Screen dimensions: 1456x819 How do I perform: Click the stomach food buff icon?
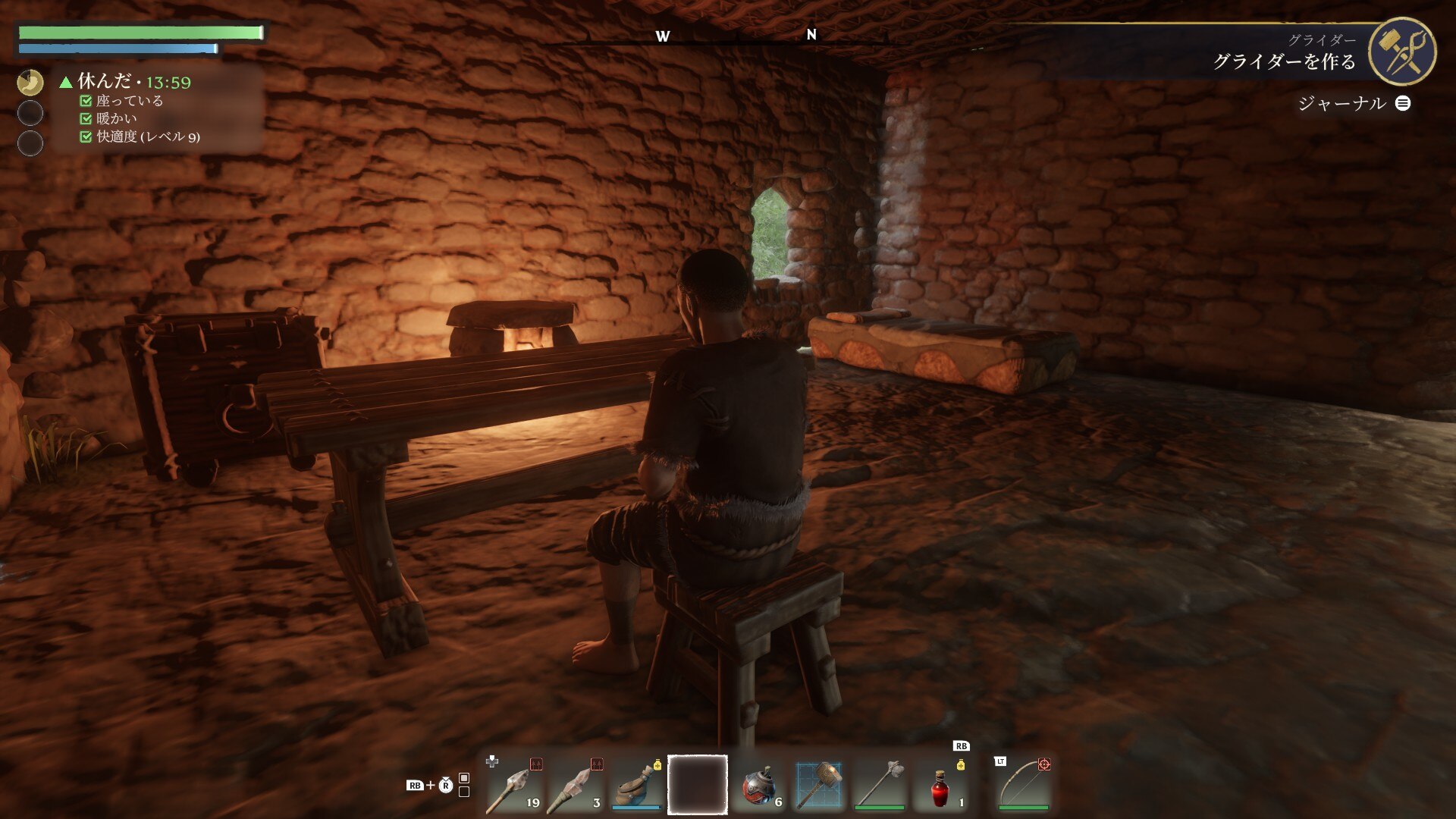click(x=30, y=82)
